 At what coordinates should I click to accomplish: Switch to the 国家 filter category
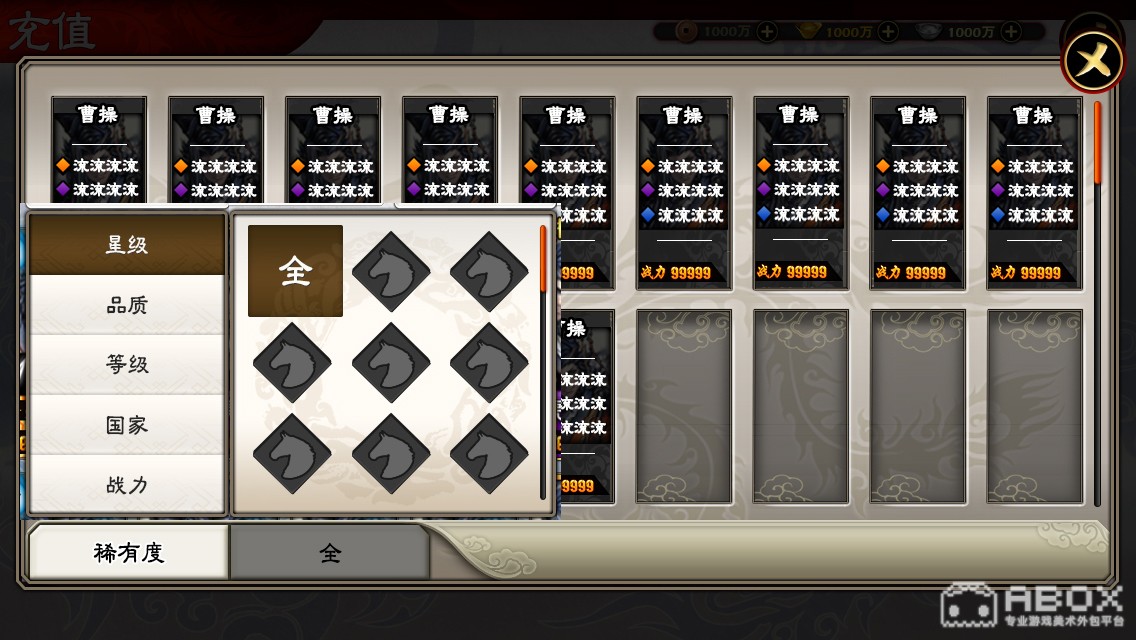click(x=127, y=425)
